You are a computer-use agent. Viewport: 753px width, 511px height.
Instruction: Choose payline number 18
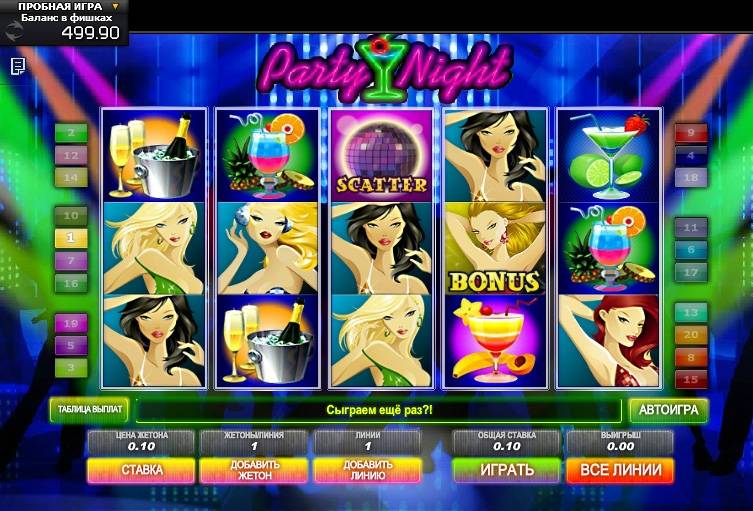coord(691,177)
